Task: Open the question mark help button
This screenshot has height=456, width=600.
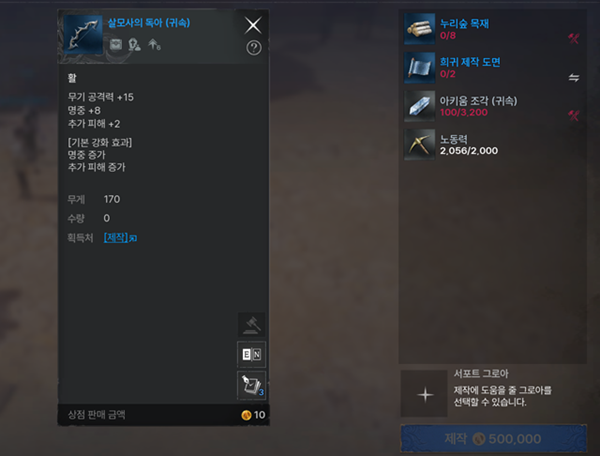Action: point(253,47)
